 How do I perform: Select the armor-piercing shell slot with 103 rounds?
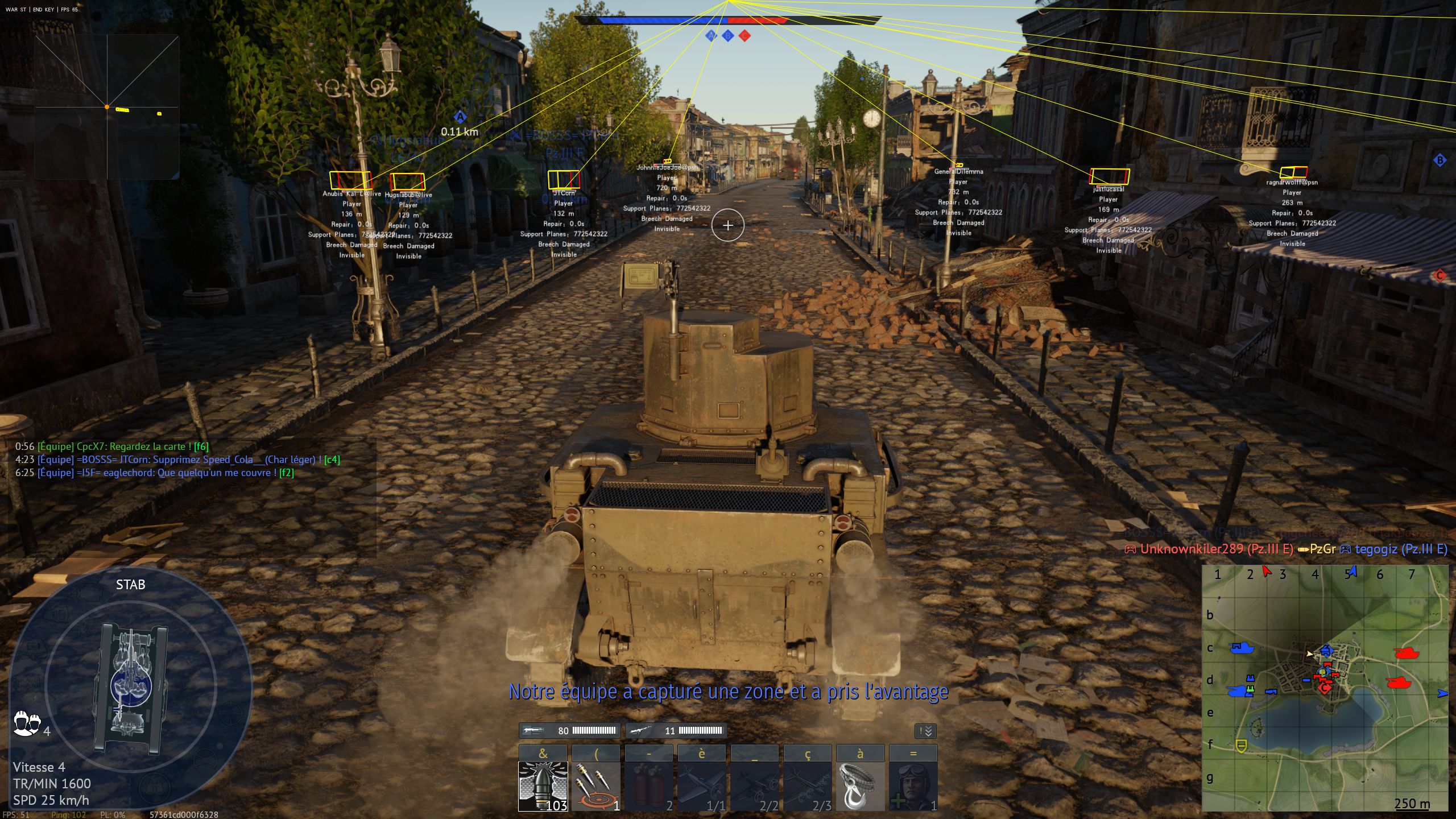(x=543, y=786)
